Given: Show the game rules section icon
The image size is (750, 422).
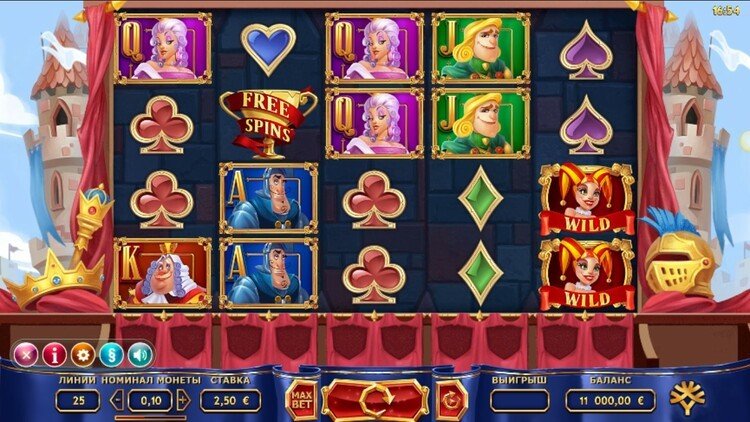Looking at the screenshot, I should [x=112, y=354].
